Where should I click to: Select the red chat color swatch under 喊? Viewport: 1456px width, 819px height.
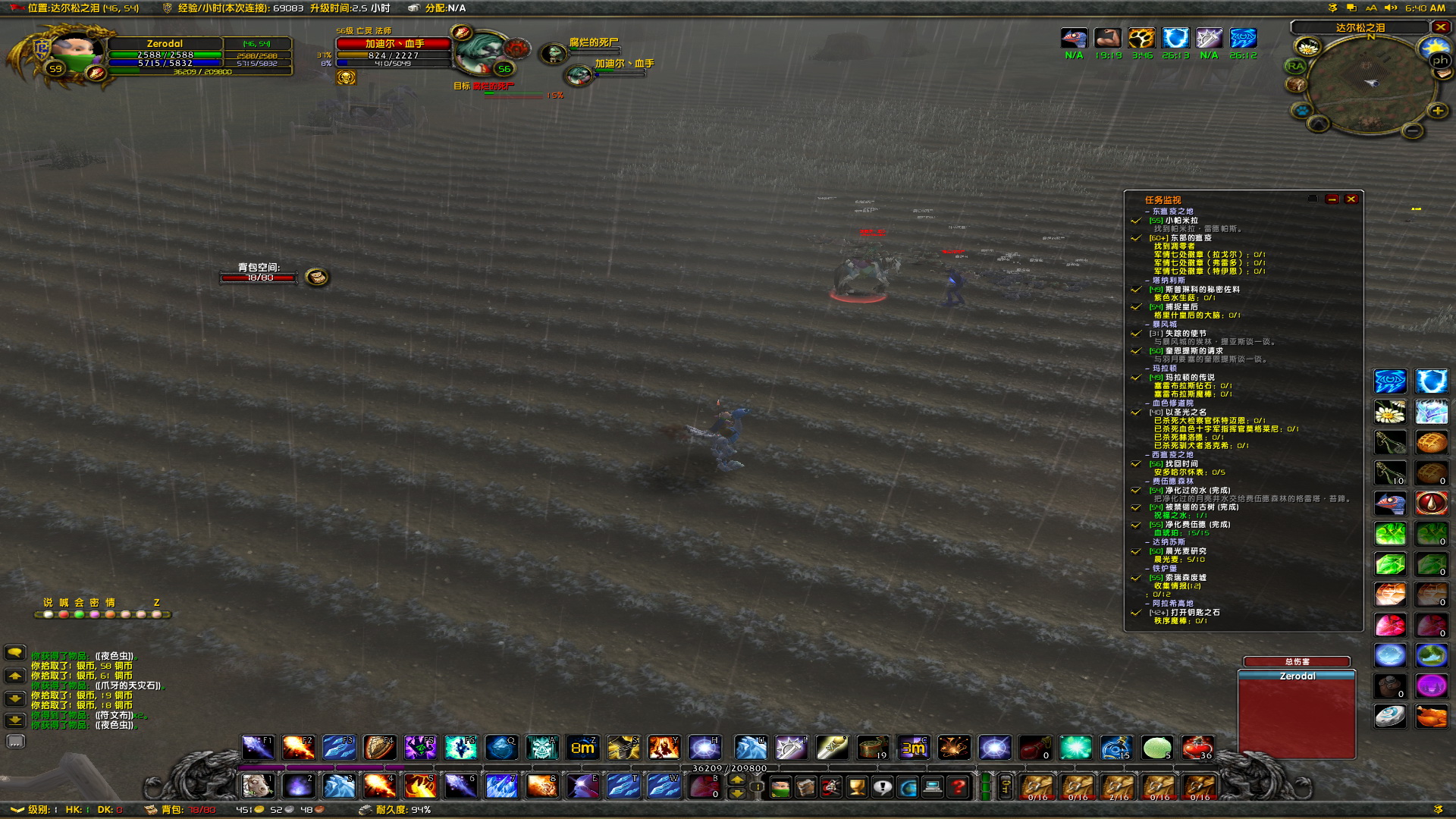pos(64,616)
